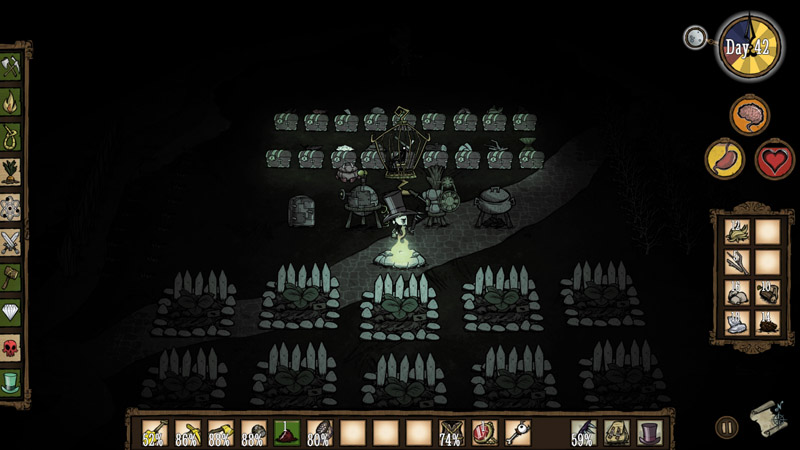The height and width of the screenshot is (450, 800).
Task: Open the Tools crafting tab
Action: point(11,67)
